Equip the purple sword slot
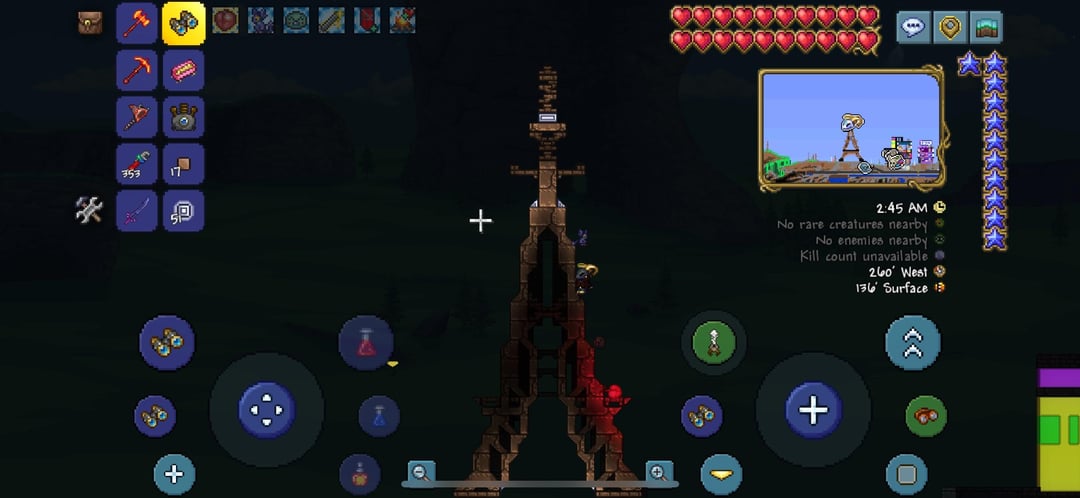The image size is (1080, 498). 137,210
